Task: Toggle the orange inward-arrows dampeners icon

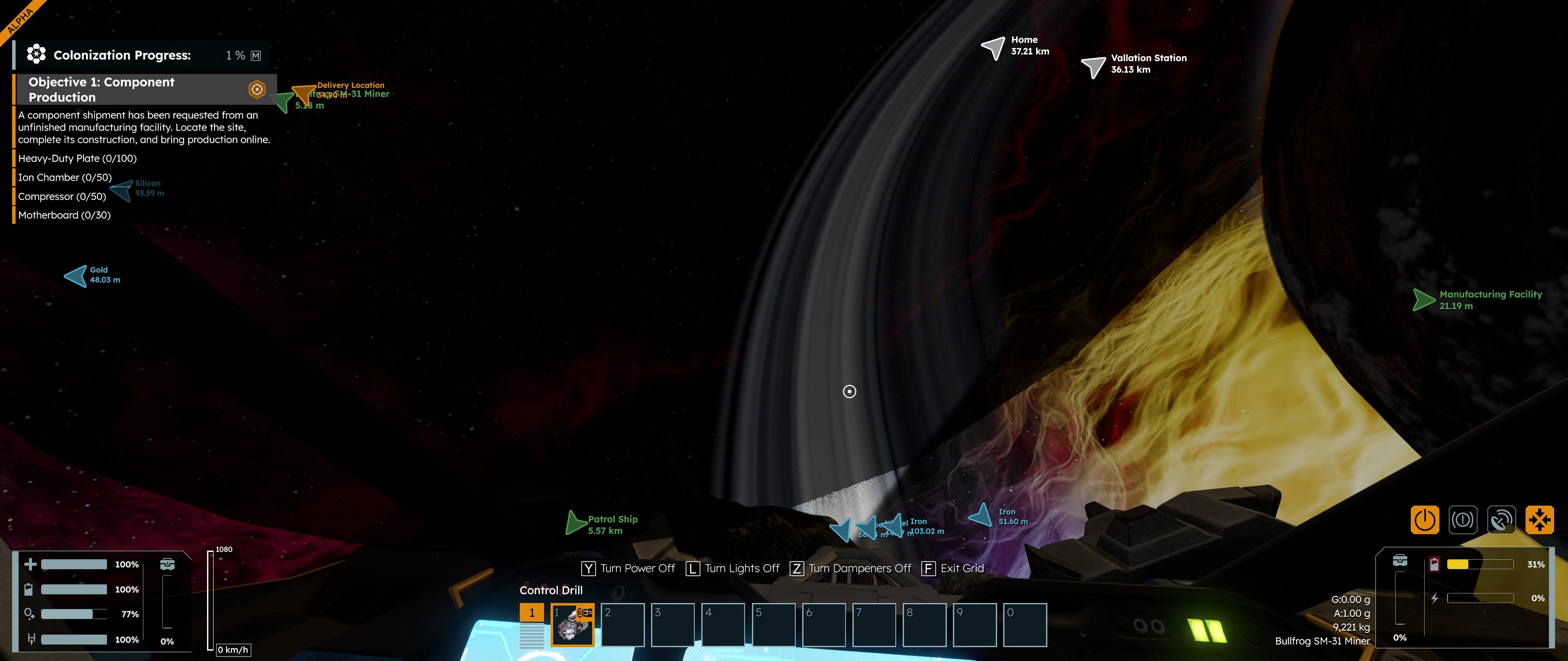Action: [x=1539, y=520]
